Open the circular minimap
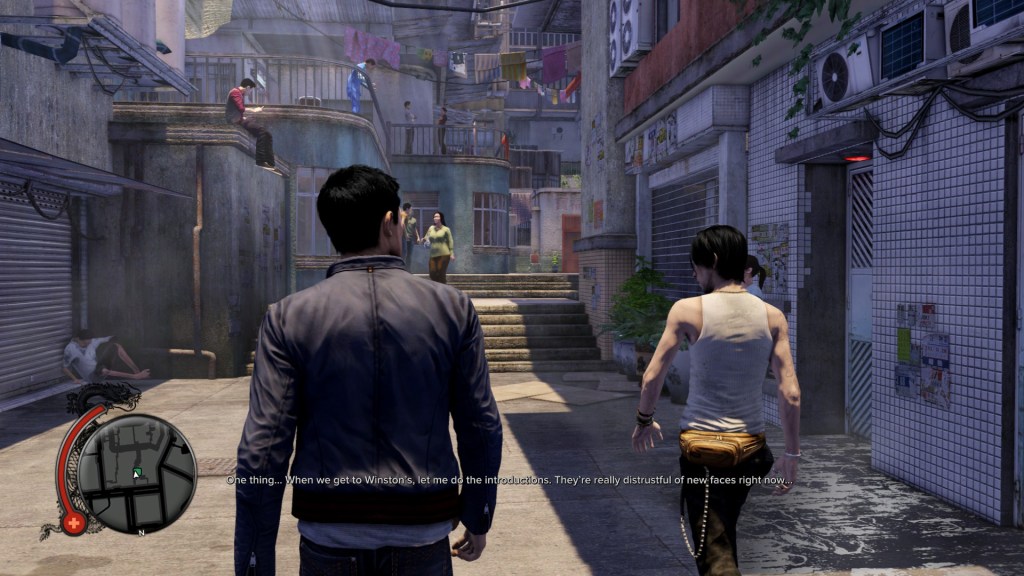This screenshot has width=1024, height=576. click(137, 473)
